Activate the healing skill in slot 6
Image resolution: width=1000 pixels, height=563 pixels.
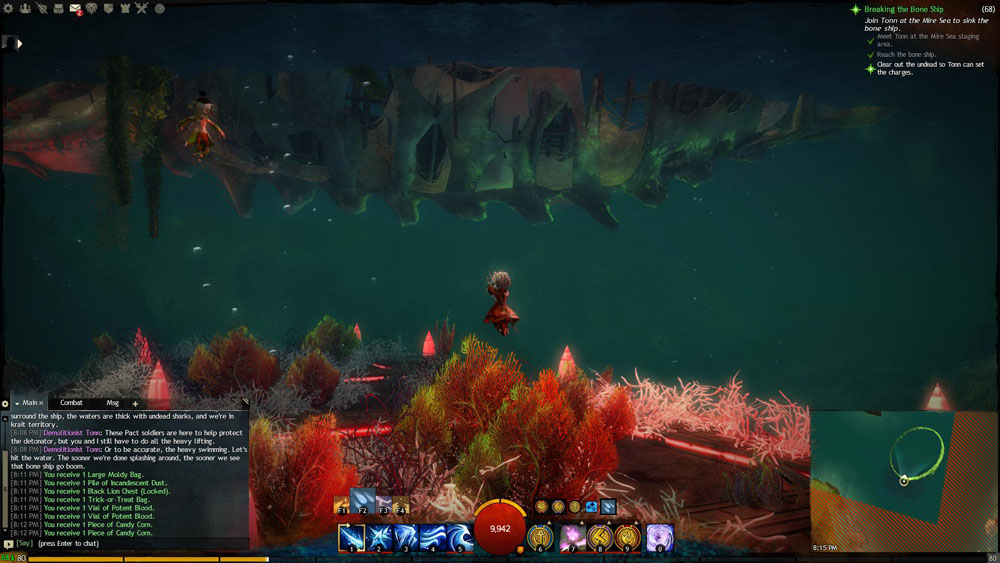pos(540,538)
